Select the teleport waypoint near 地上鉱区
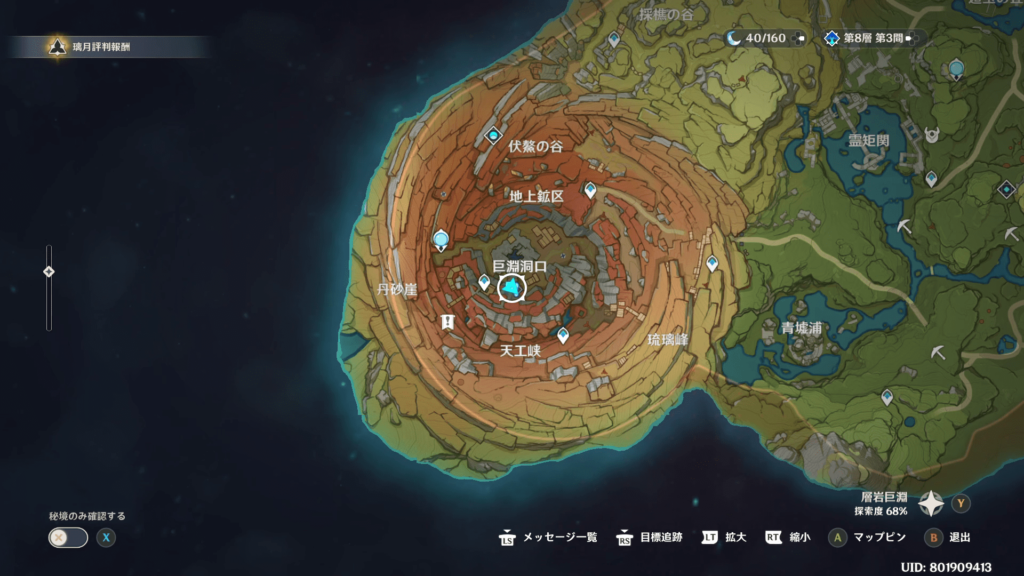 590,189
